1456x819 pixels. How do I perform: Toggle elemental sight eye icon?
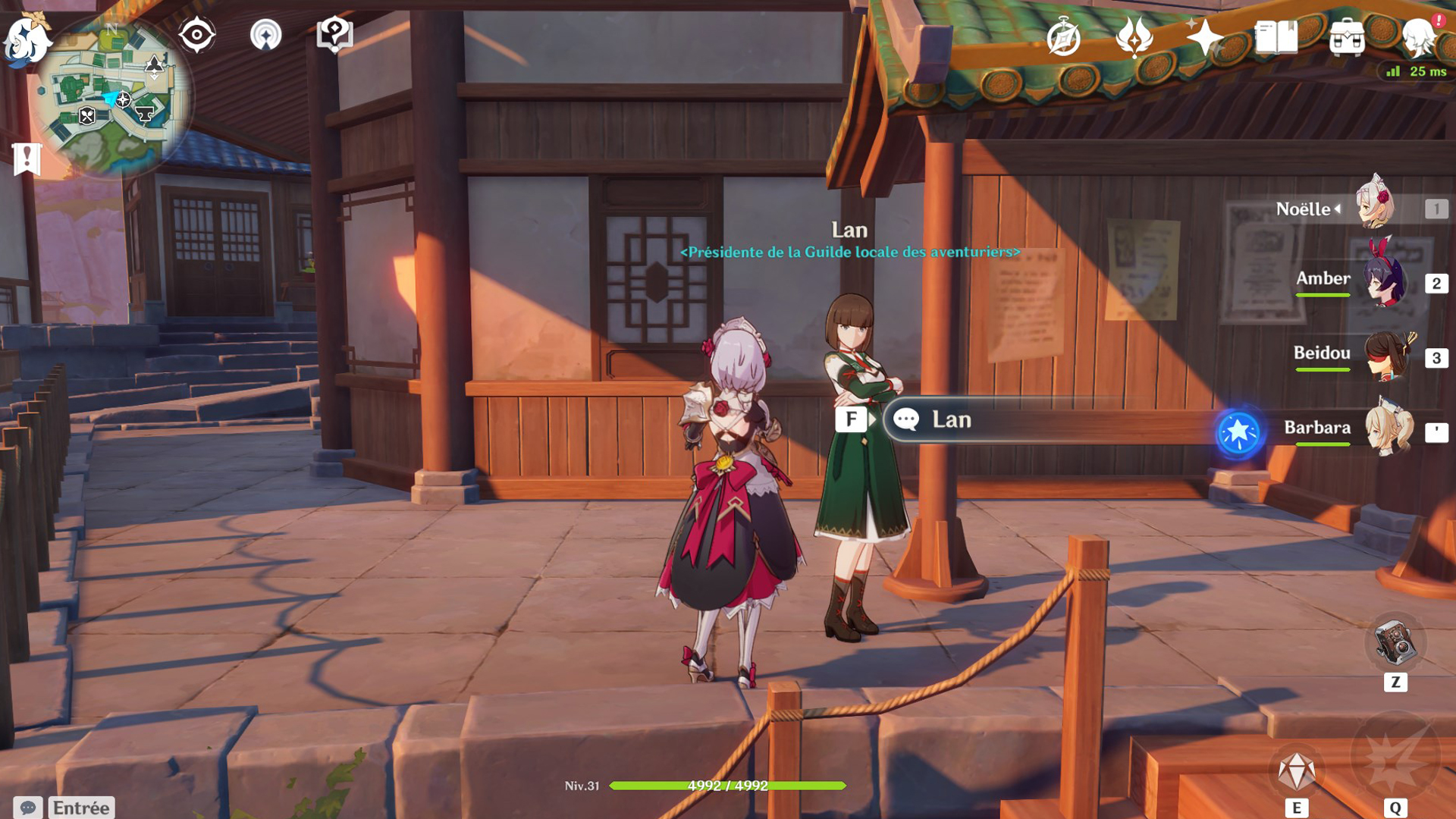coord(196,35)
